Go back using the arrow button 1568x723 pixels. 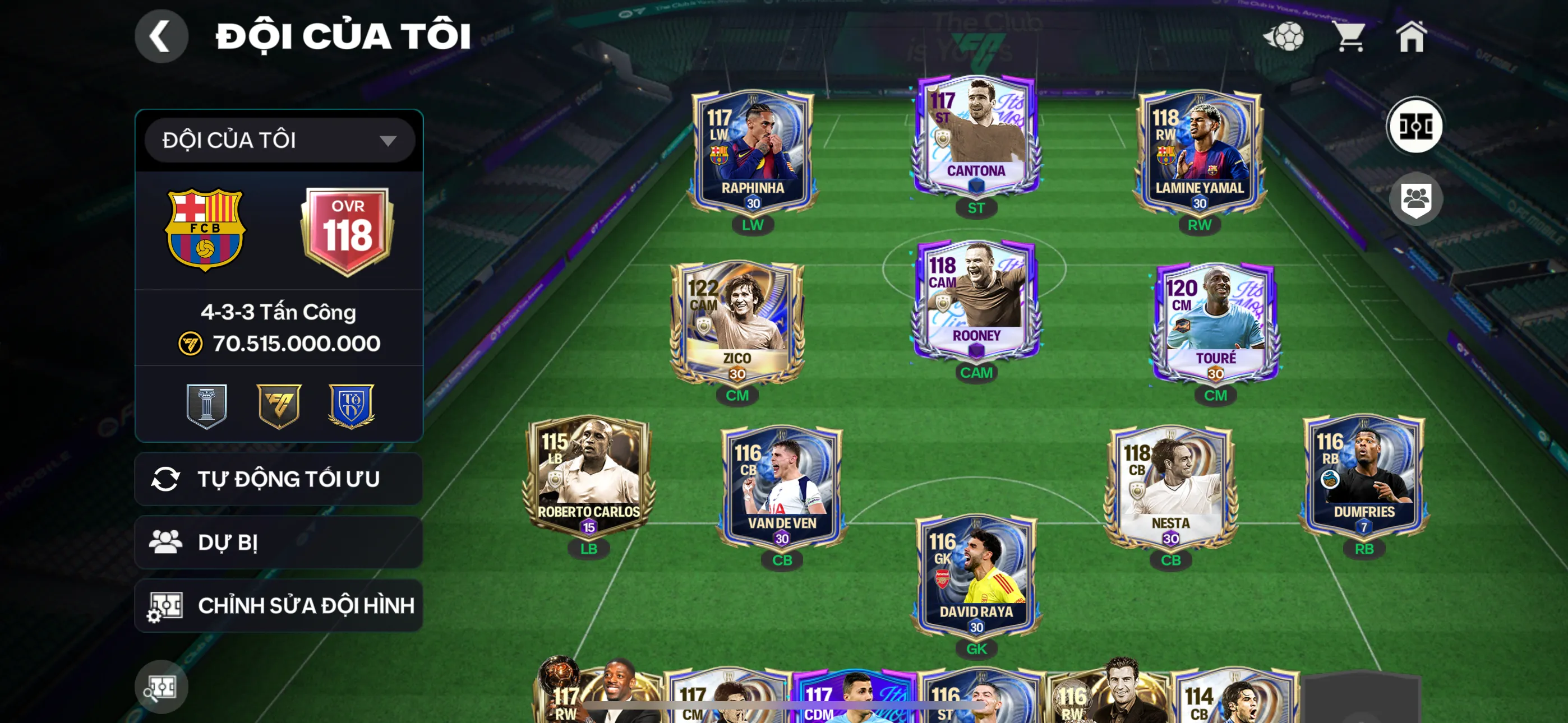(x=162, y=36)
